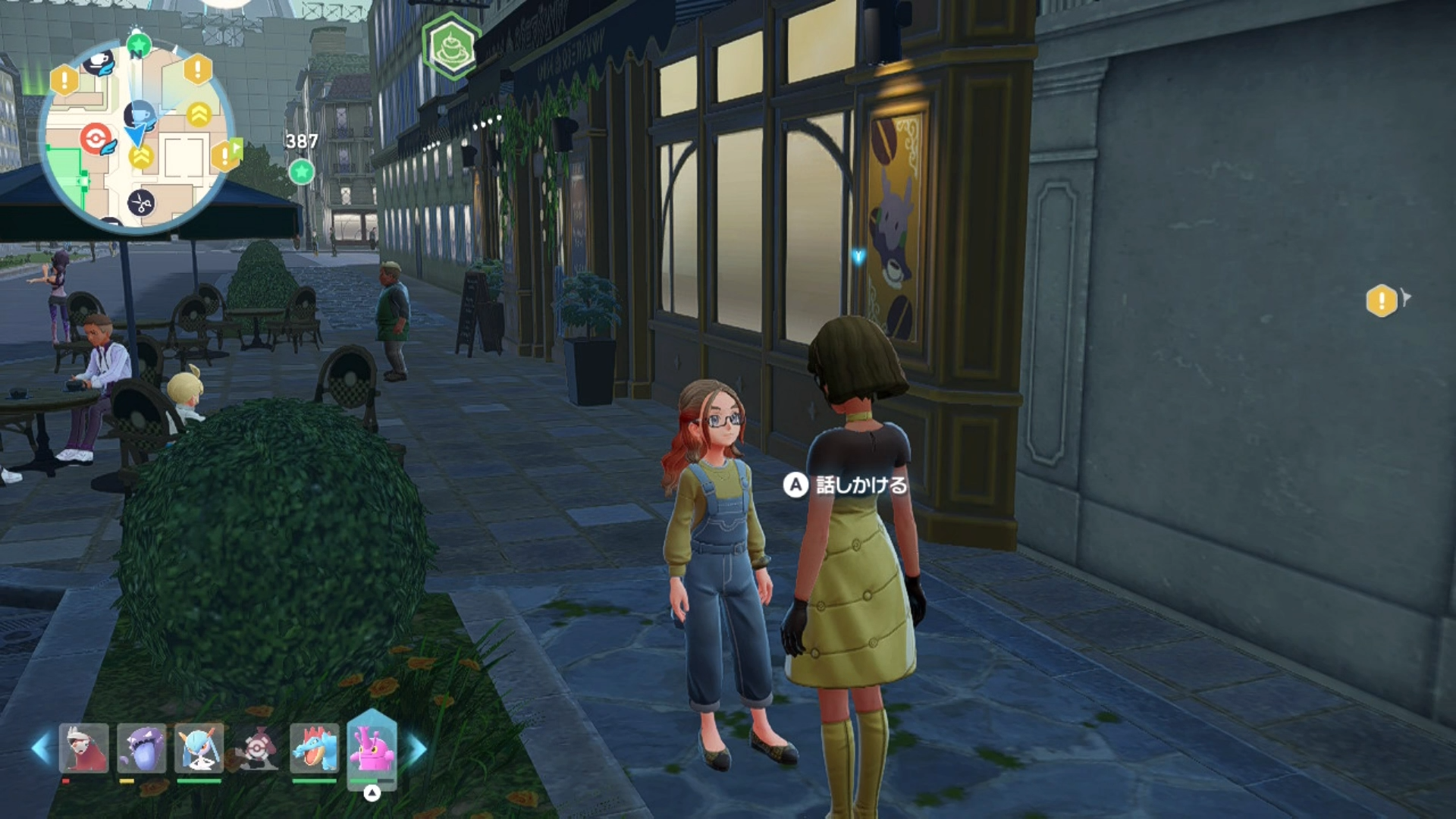
Task: Choose the Feraligatr party slot
Action: (315, 748)
